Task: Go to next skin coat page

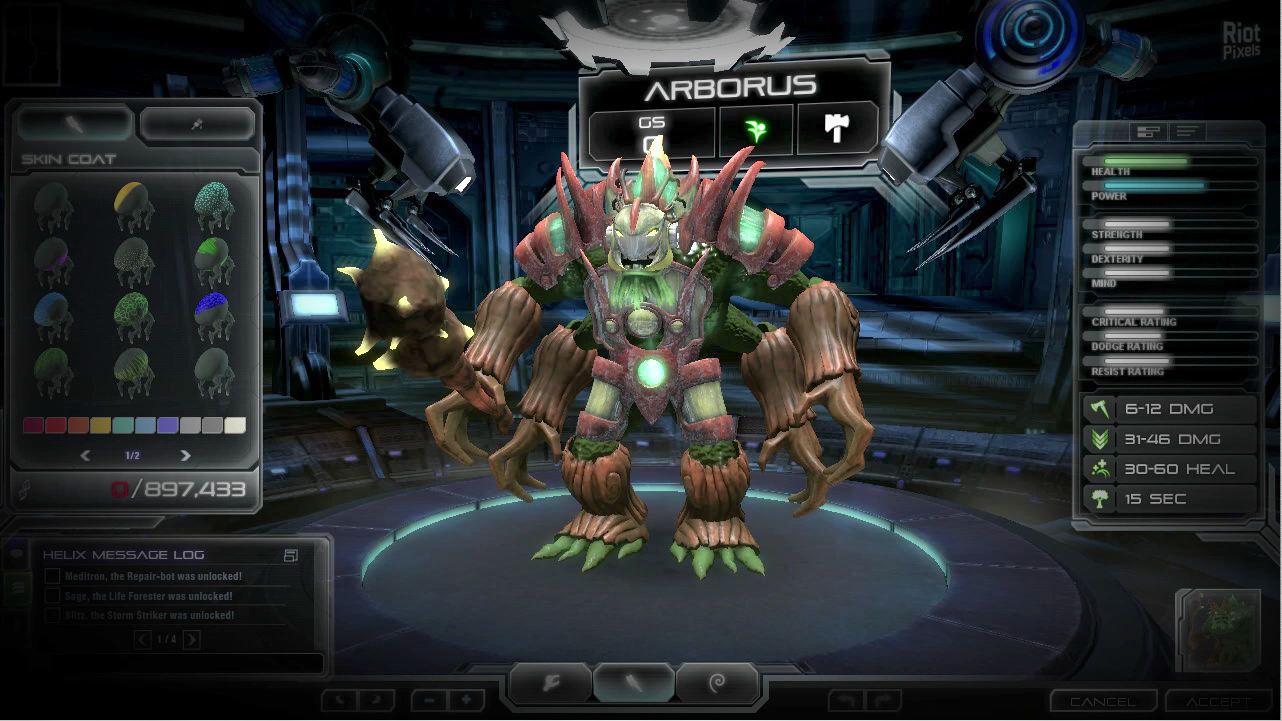Action: 185,456
